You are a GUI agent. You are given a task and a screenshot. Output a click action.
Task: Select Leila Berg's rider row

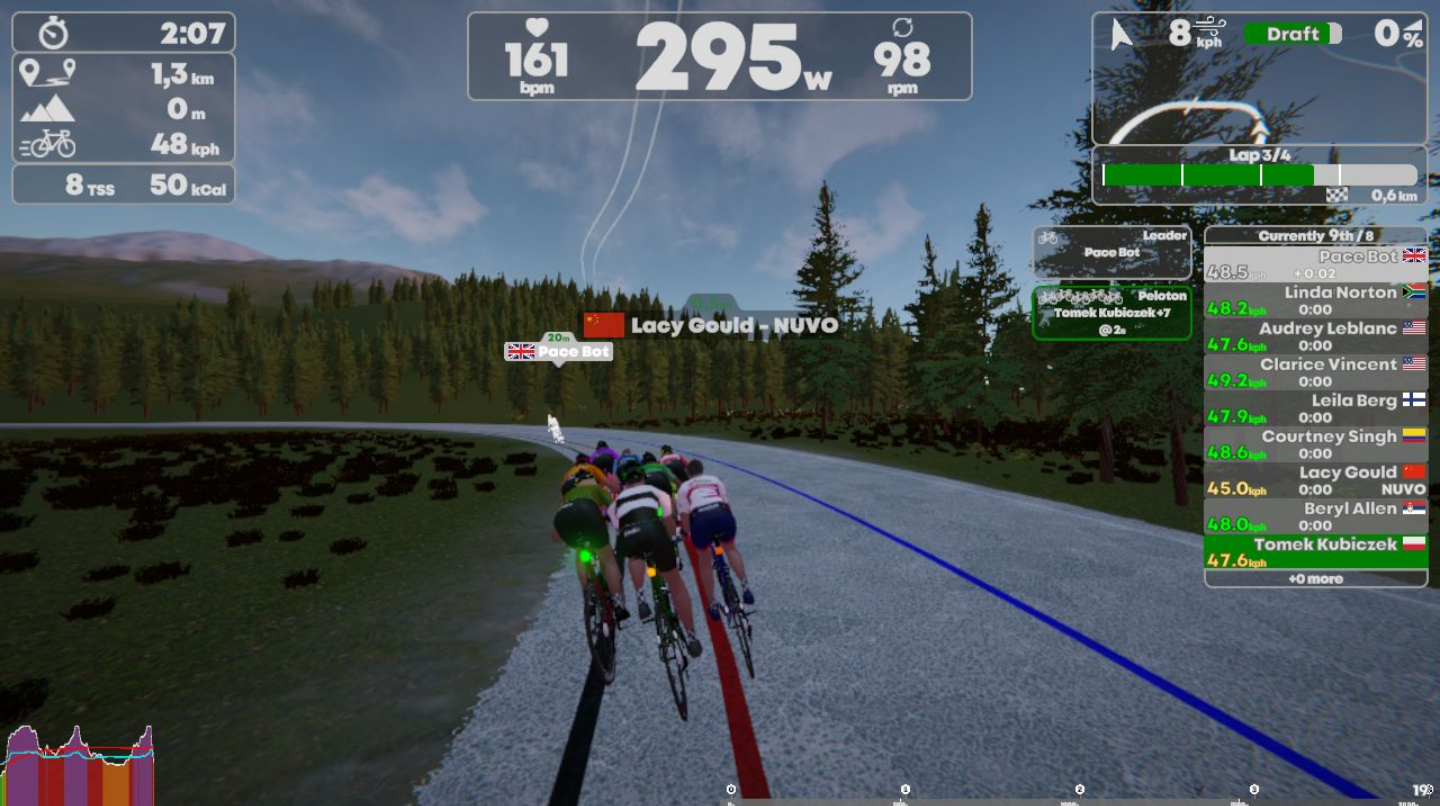coord(1315,409)
